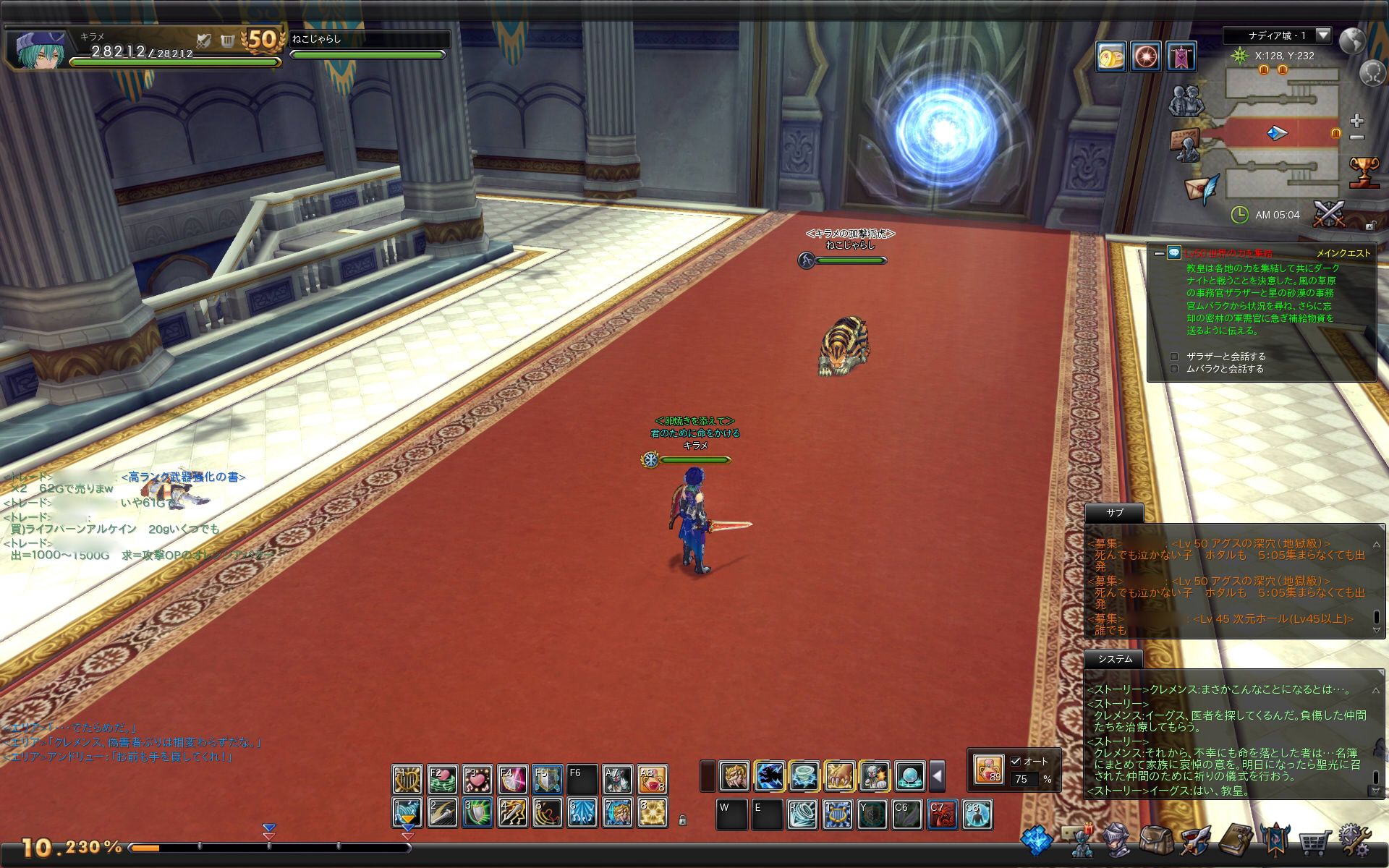This screenshot has height=868, width=1389.
Task: Toggle the オート auto-potion checkbox
Action: 1016,761
